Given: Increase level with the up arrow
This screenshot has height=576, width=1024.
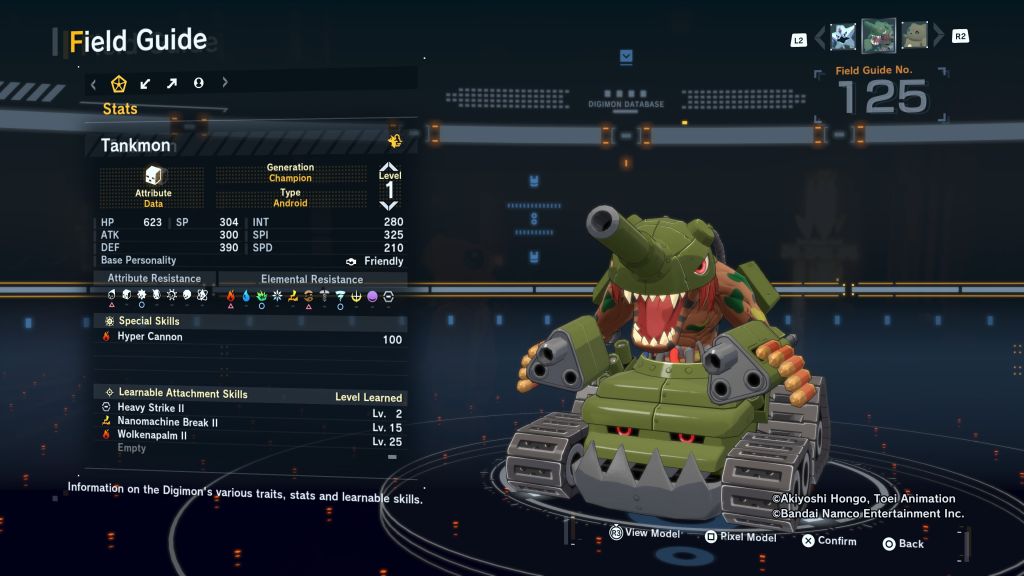Looking at the screenshot, I should click(x=389, y=167).
